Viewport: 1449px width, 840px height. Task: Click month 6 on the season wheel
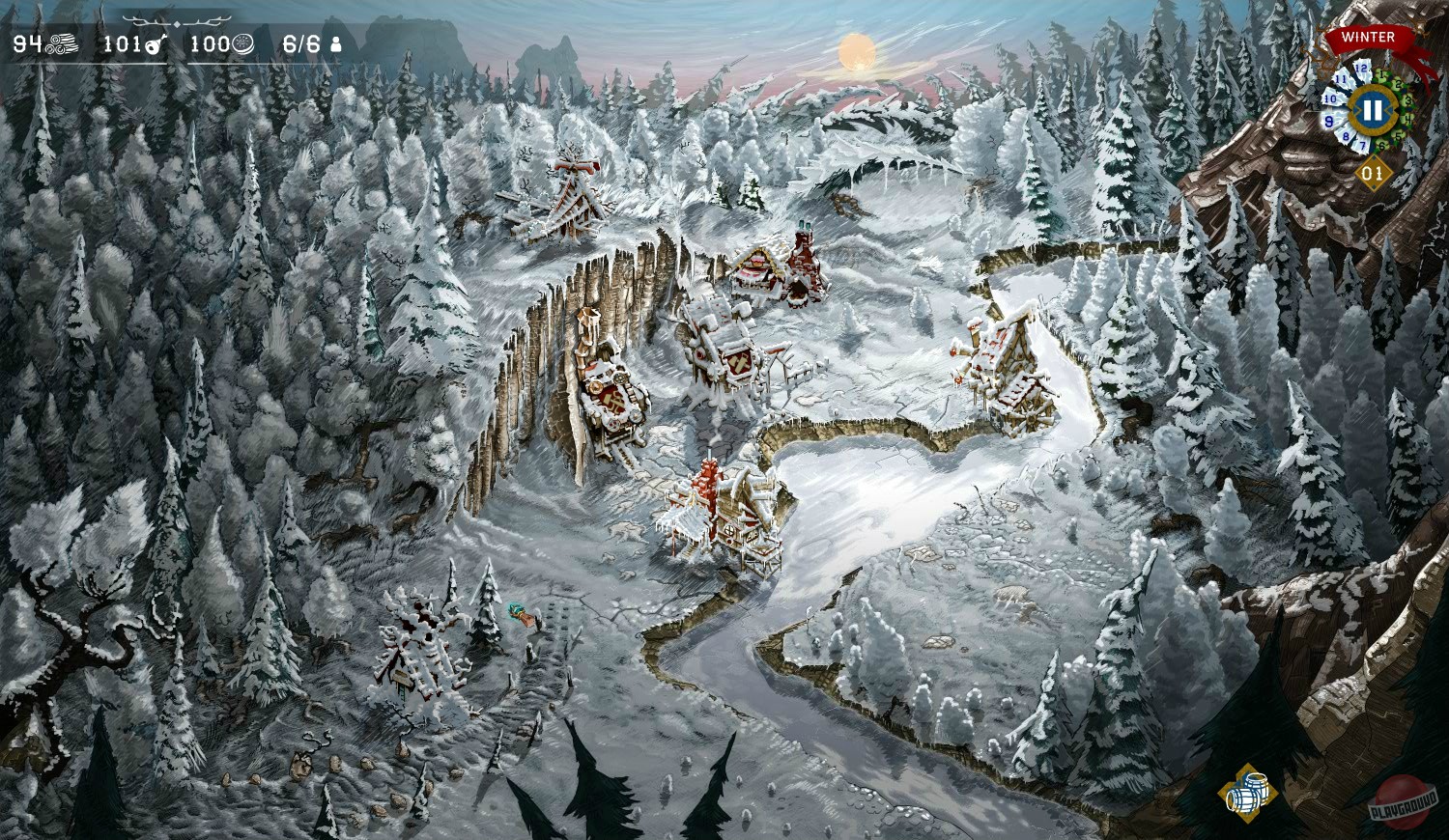click(1381, 145)
